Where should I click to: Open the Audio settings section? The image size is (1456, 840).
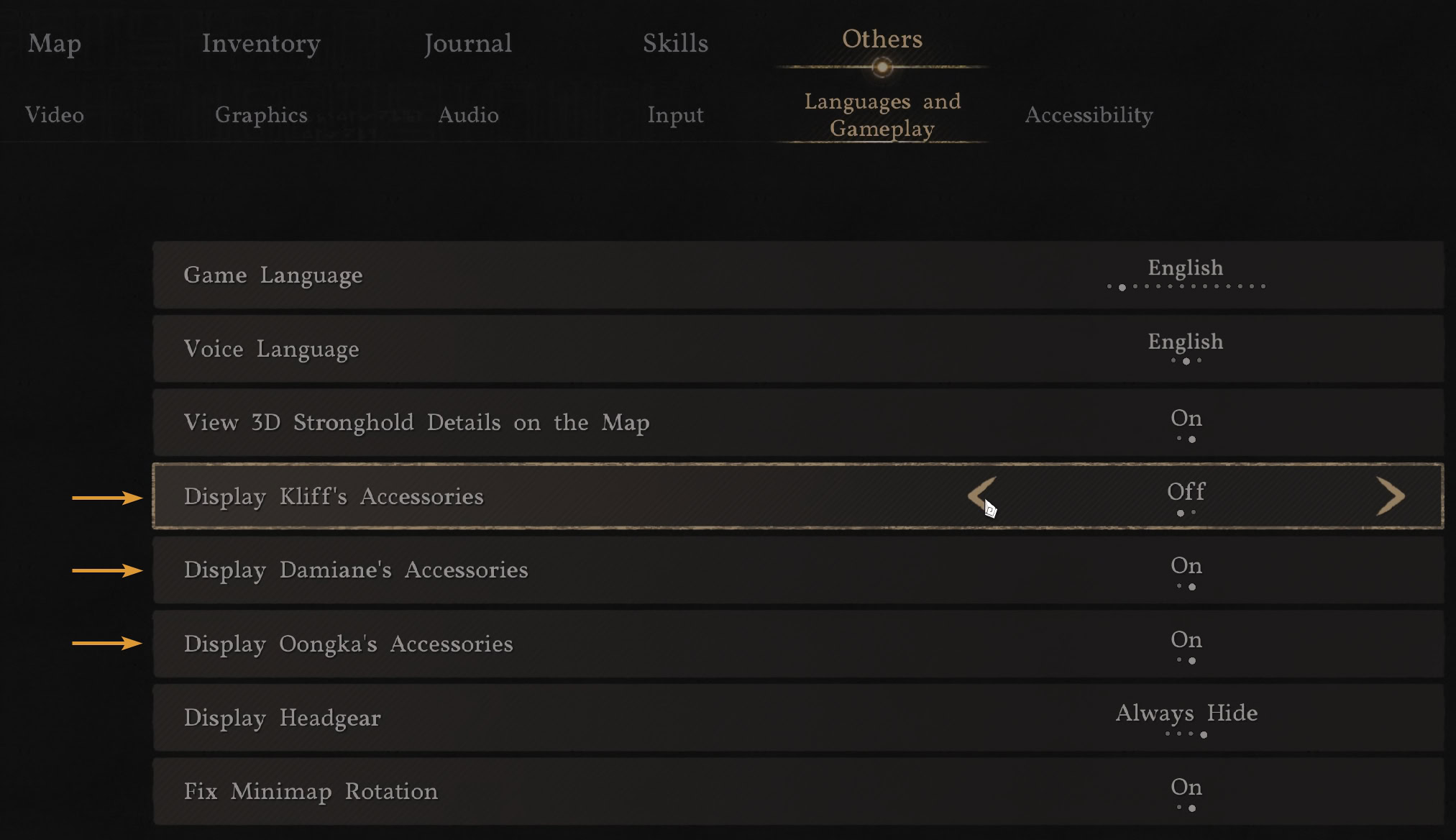(x=468, y=115)
